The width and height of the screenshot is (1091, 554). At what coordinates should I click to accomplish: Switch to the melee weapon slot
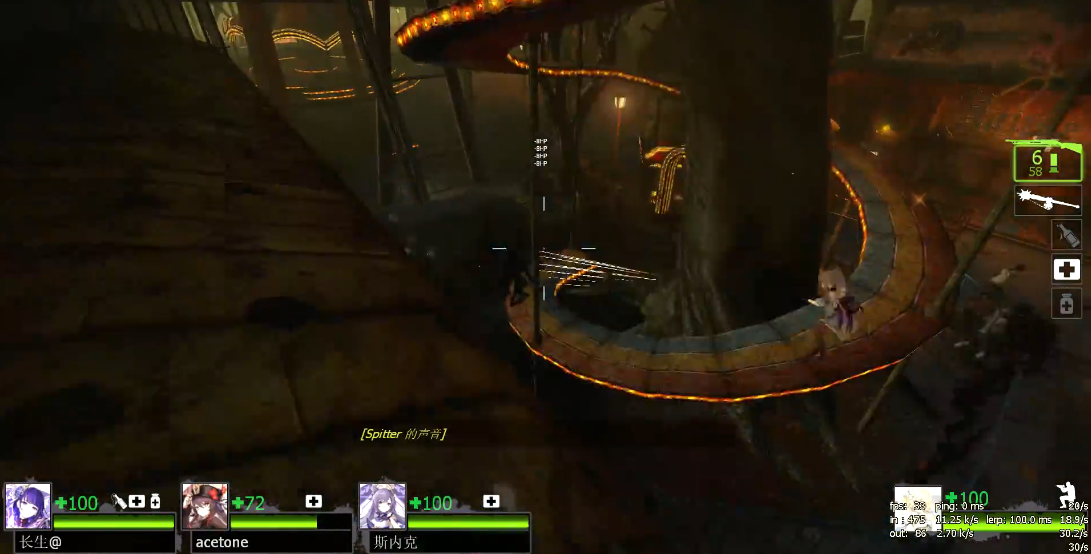[1047, 200]
